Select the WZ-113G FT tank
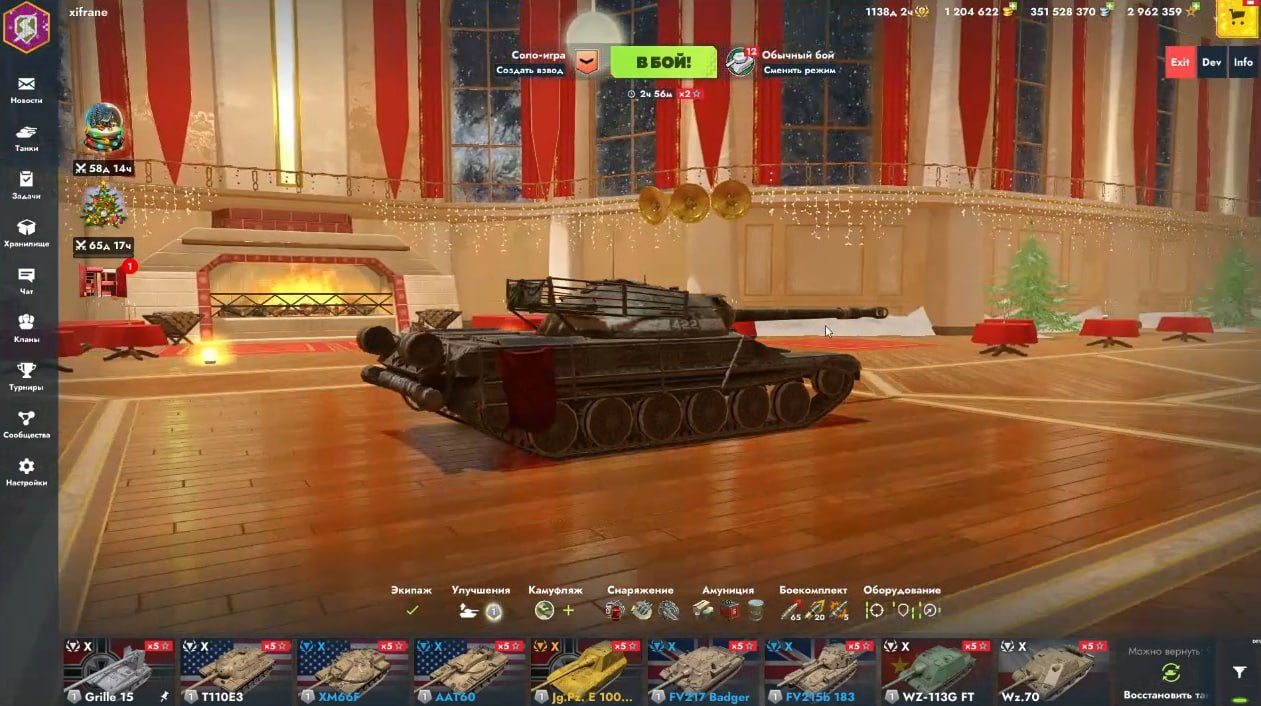This screenshot has height=706, width=1261. [938, 672]
